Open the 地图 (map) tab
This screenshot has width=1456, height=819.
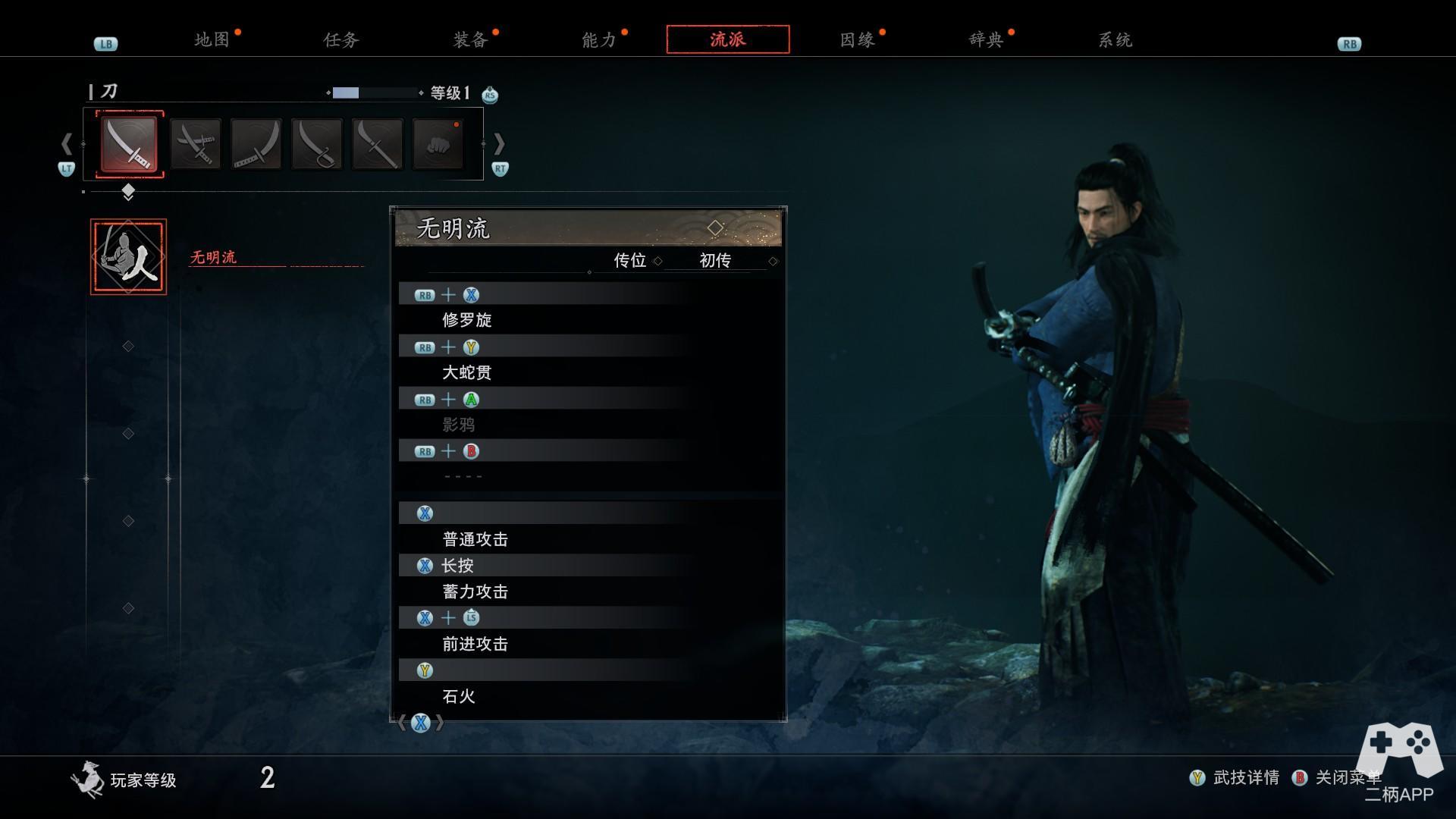(x=212, y=40)
